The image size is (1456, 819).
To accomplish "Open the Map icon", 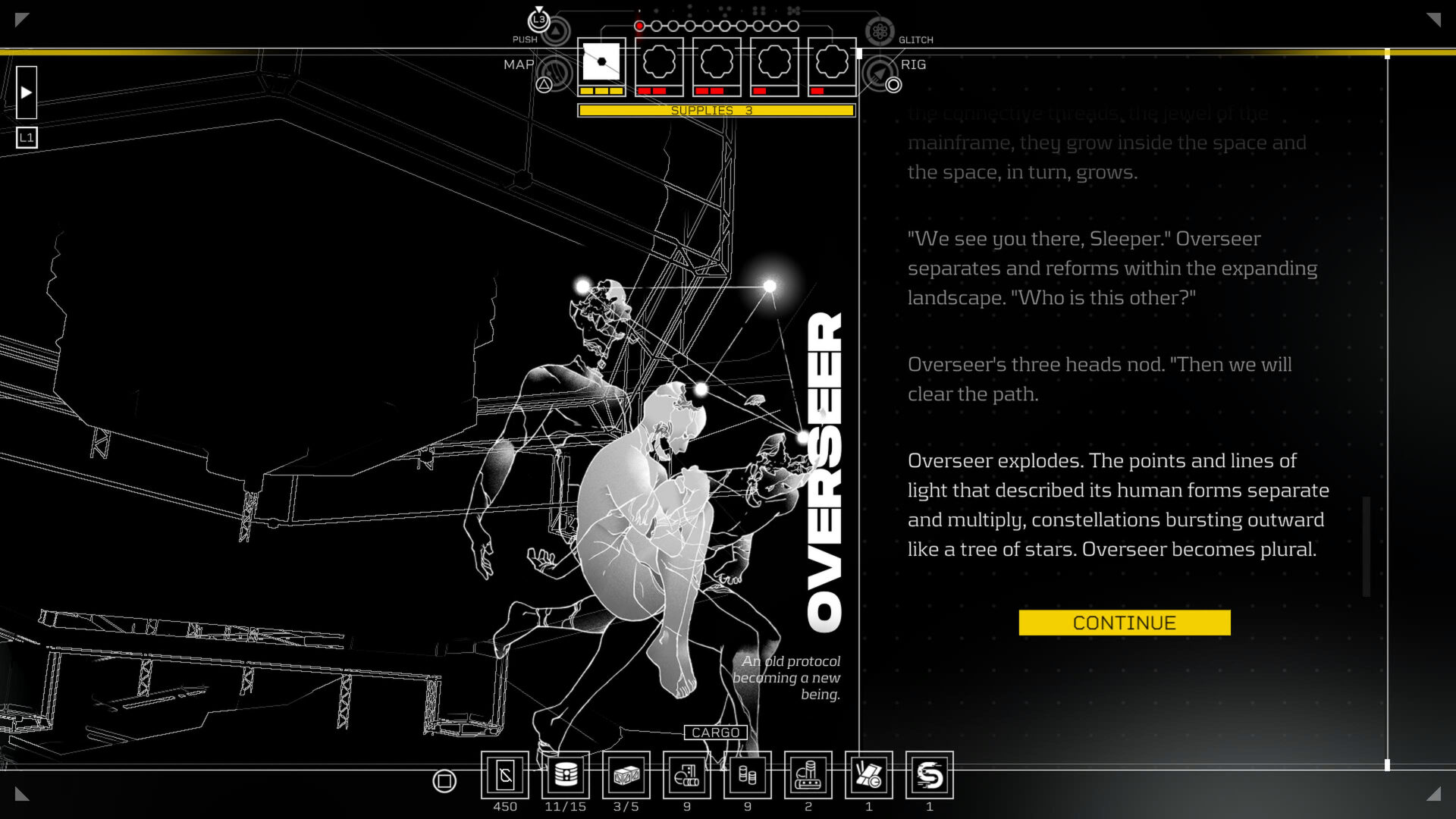I will (556, 74).
